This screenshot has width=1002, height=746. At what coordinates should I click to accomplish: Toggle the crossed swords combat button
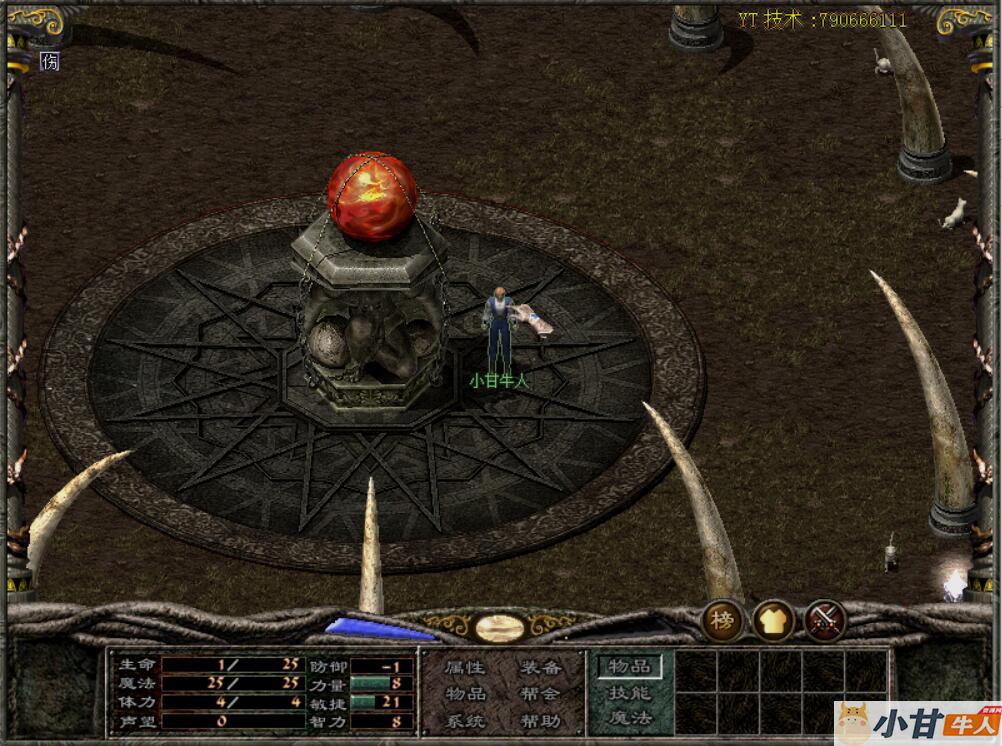(x=825, y=621)
